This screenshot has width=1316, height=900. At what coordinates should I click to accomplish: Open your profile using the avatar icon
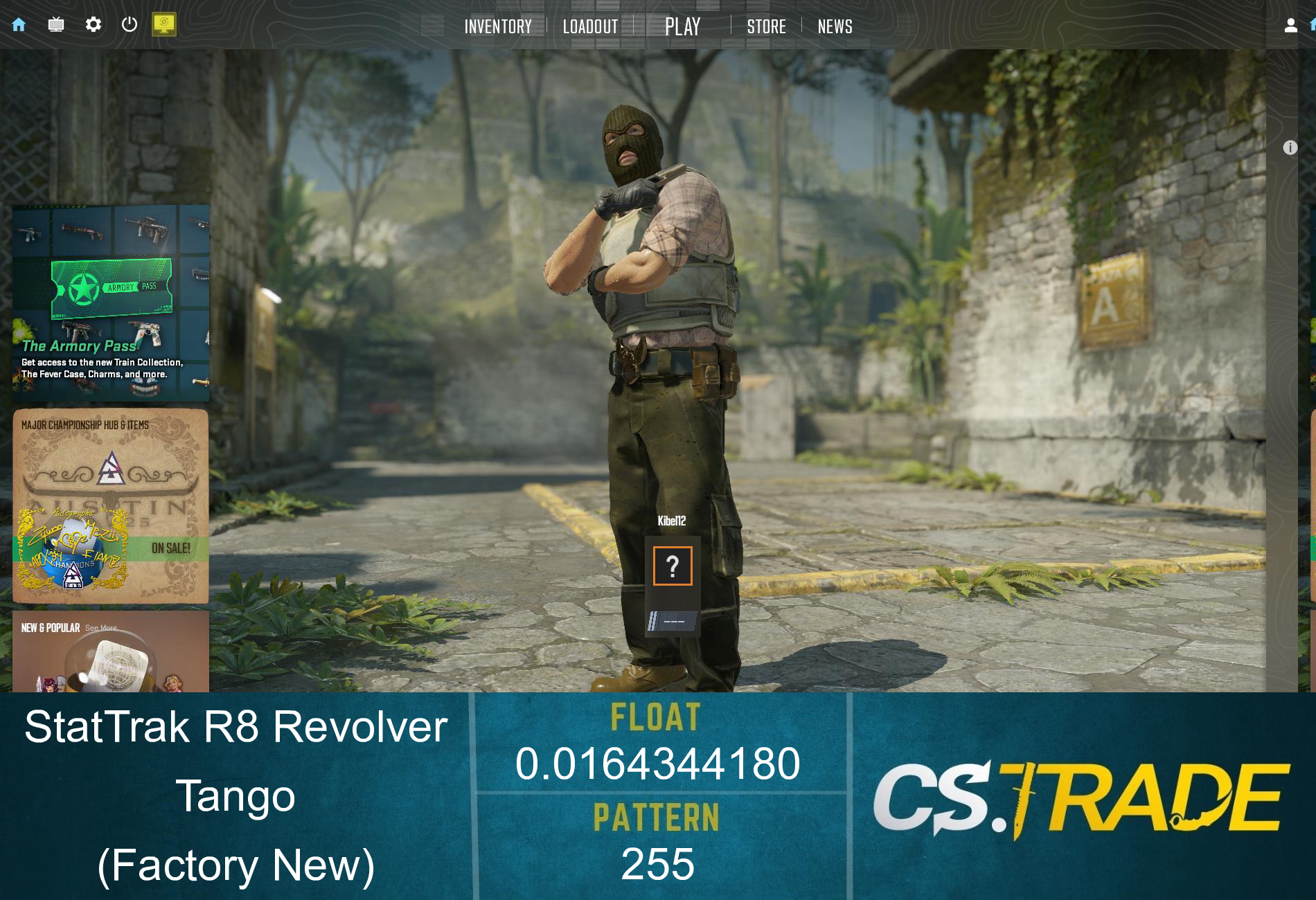tap(1290, 24)
